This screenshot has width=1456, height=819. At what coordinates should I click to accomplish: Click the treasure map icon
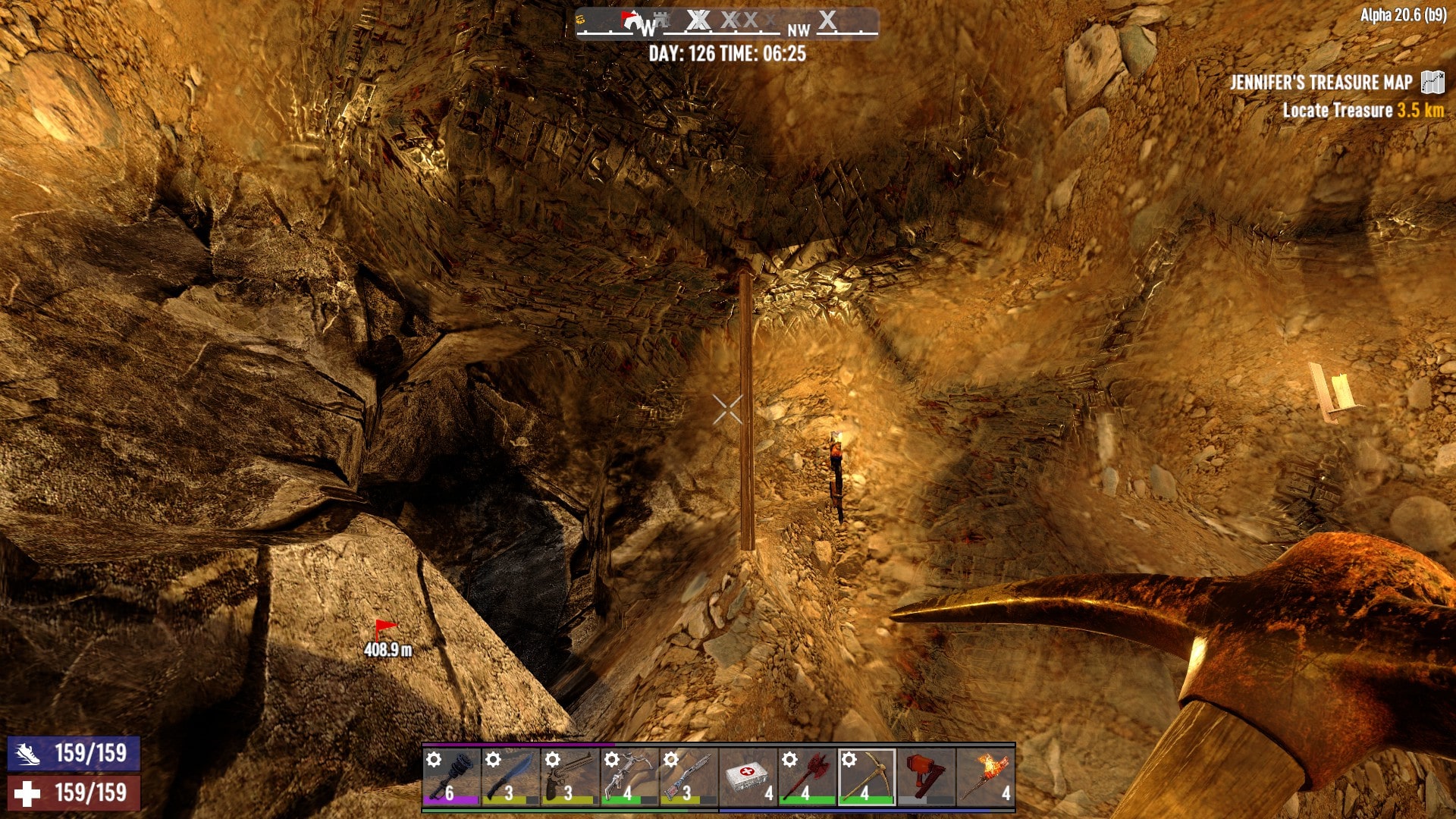[1432, 82]
